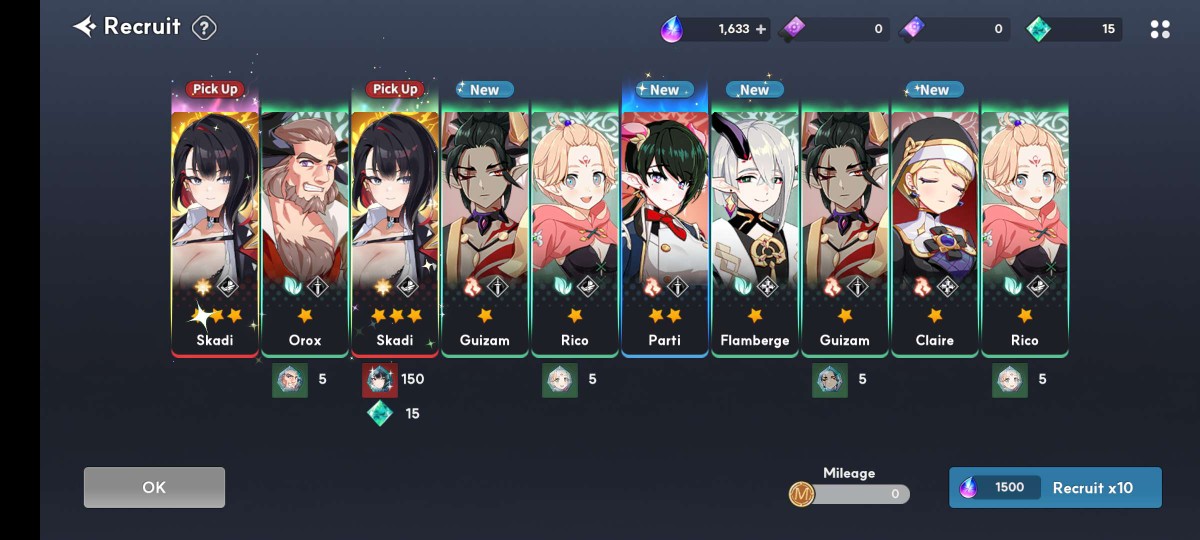Confirm results with the OK button
Screen dimensions: 1200x540
coord(154,487)
